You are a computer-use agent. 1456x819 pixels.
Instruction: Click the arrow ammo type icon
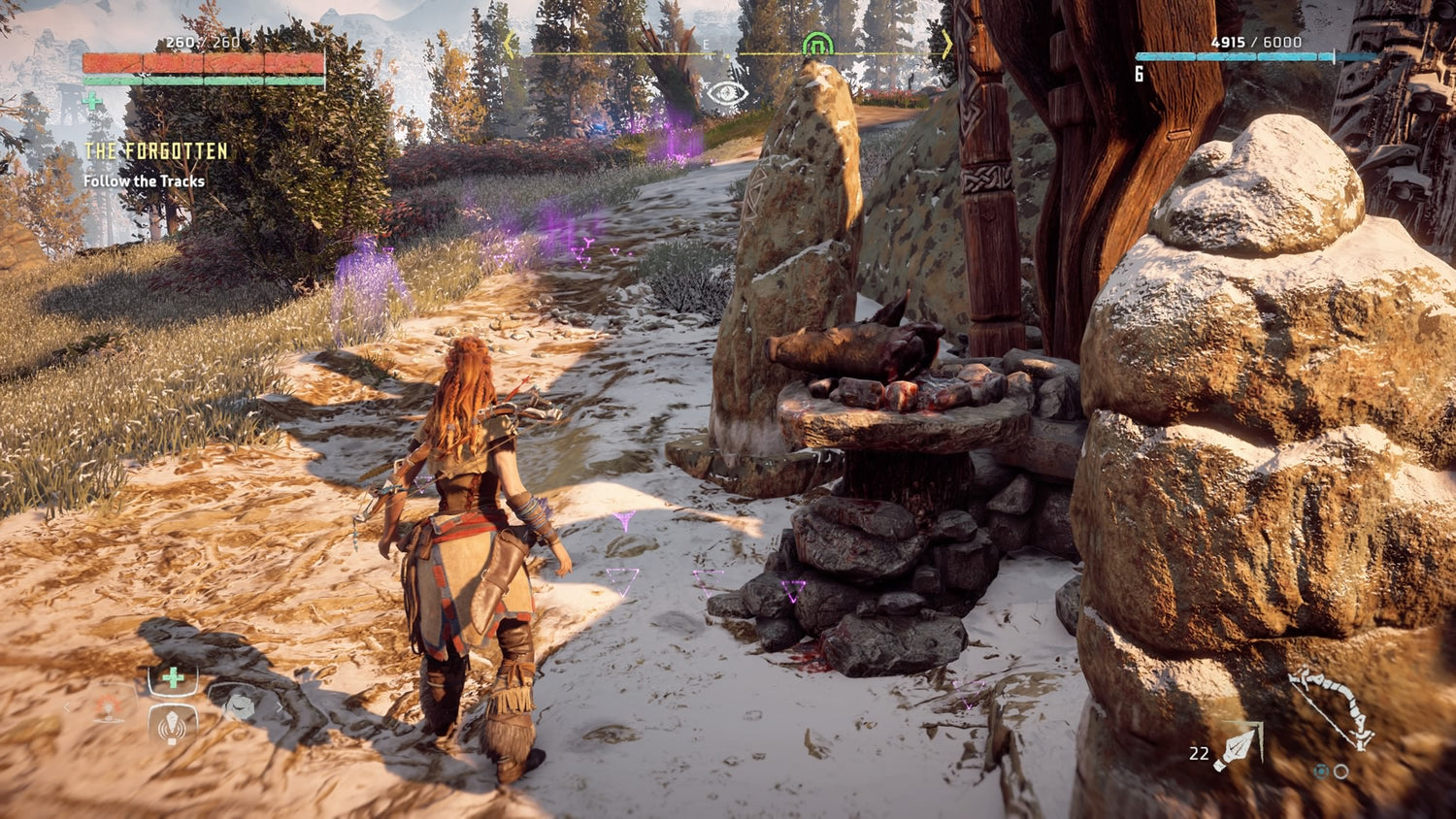pos(1240,748)
